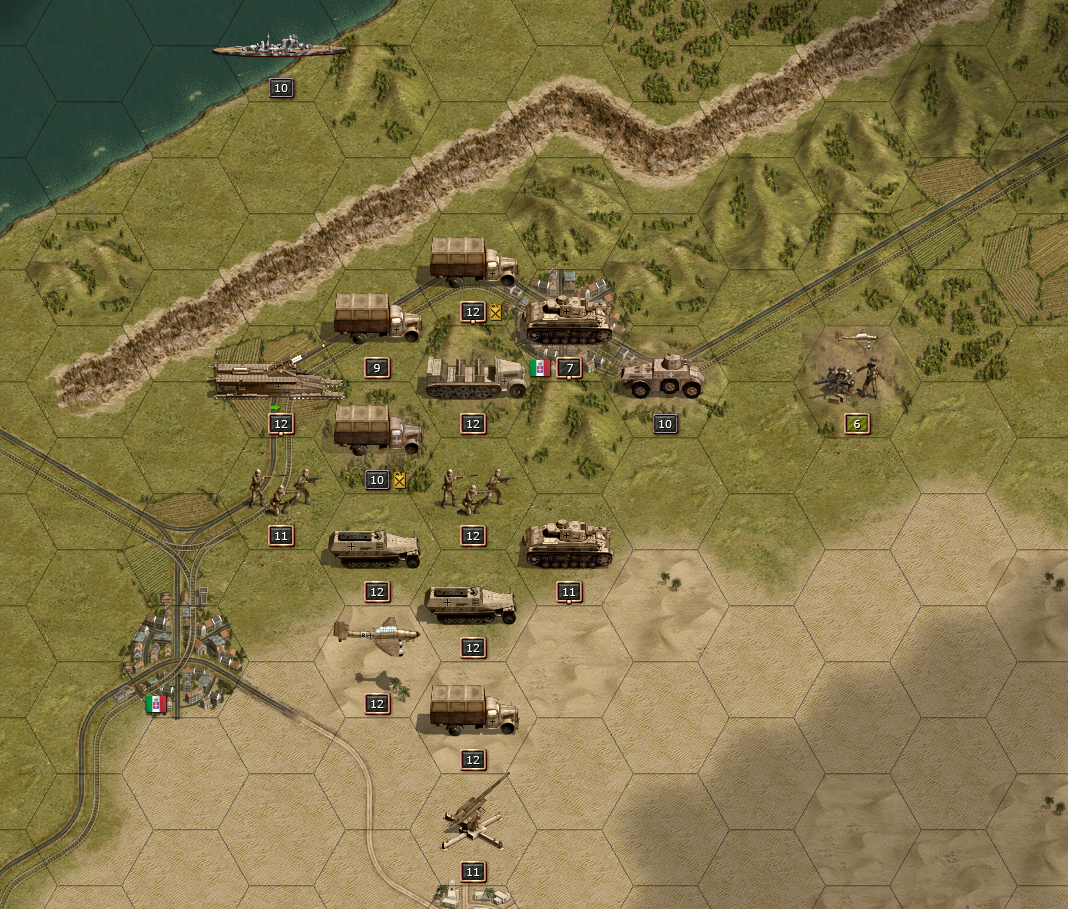Select the battleship unit at sea
Image resolution: width=1068 pixels, height=909 pixels.
(279, 46)
